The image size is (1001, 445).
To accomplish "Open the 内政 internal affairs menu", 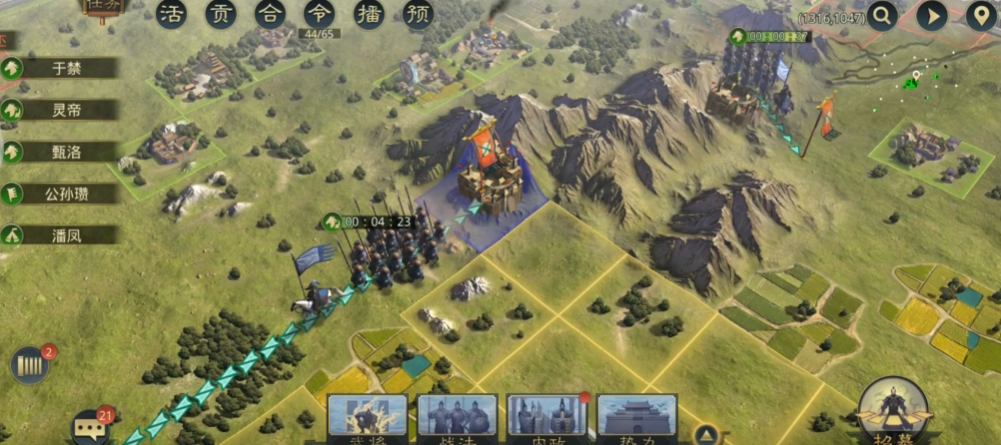I will pos(547,418).
